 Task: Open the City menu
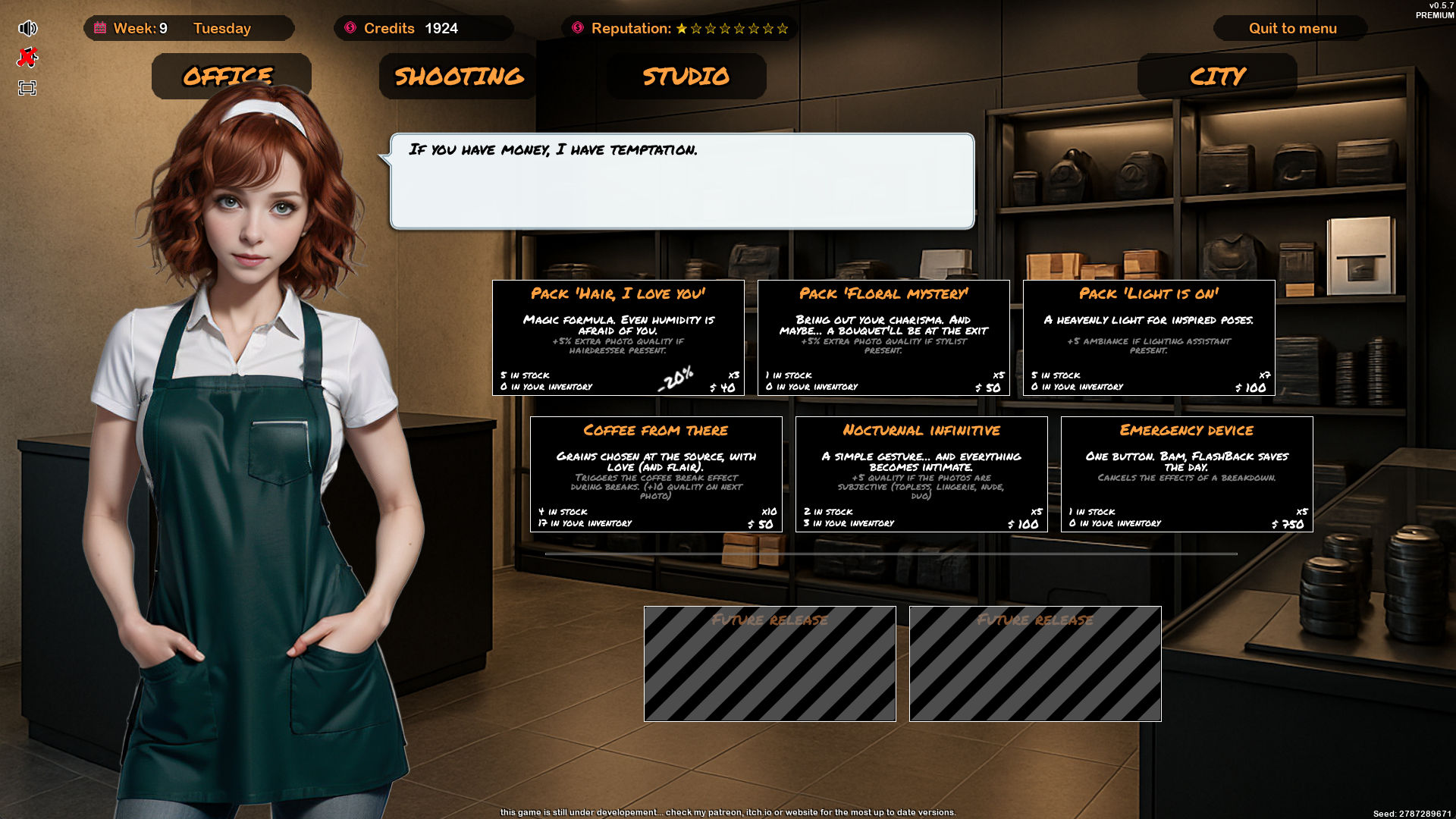click(1216, 75)
